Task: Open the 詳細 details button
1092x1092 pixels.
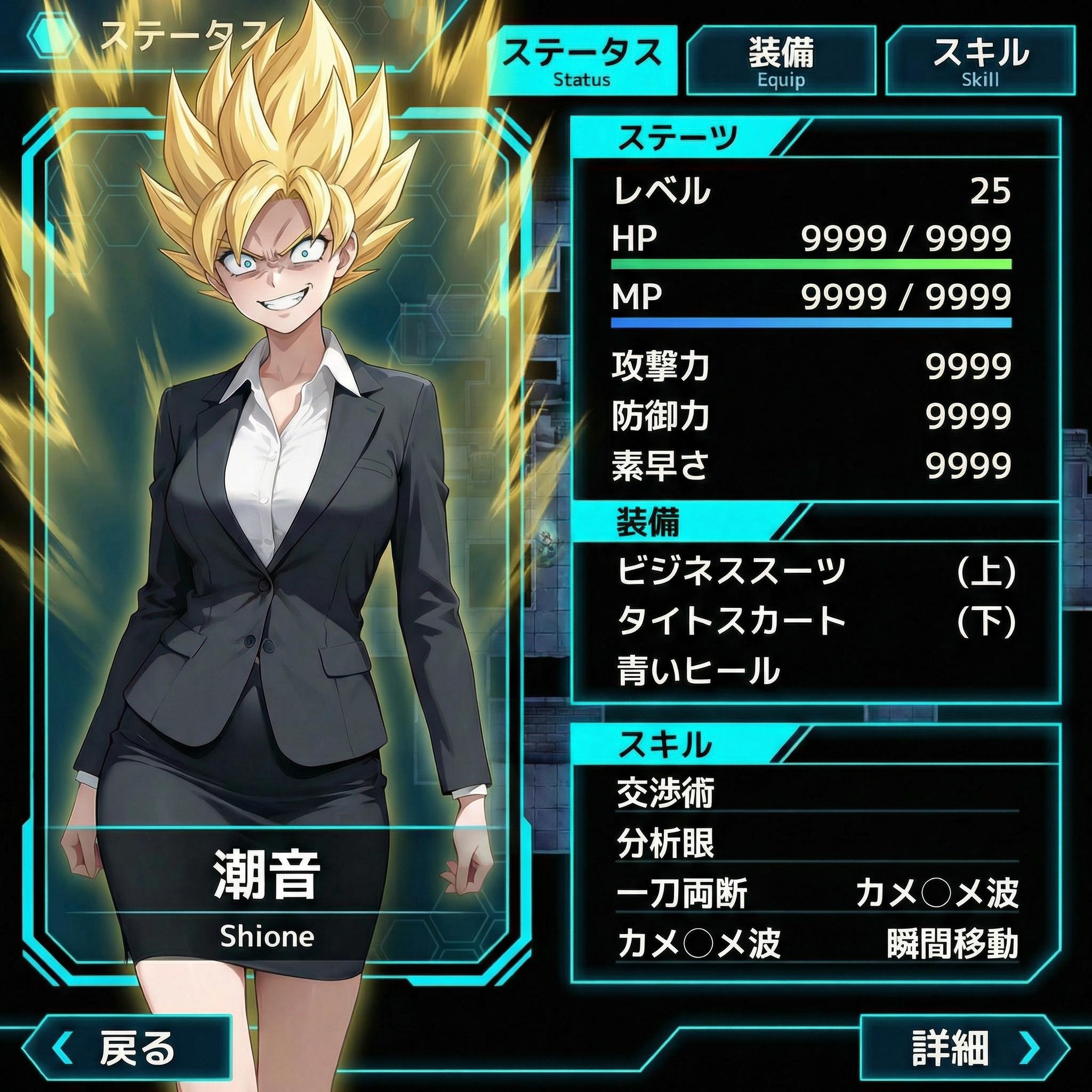Action: (963, 1047)
